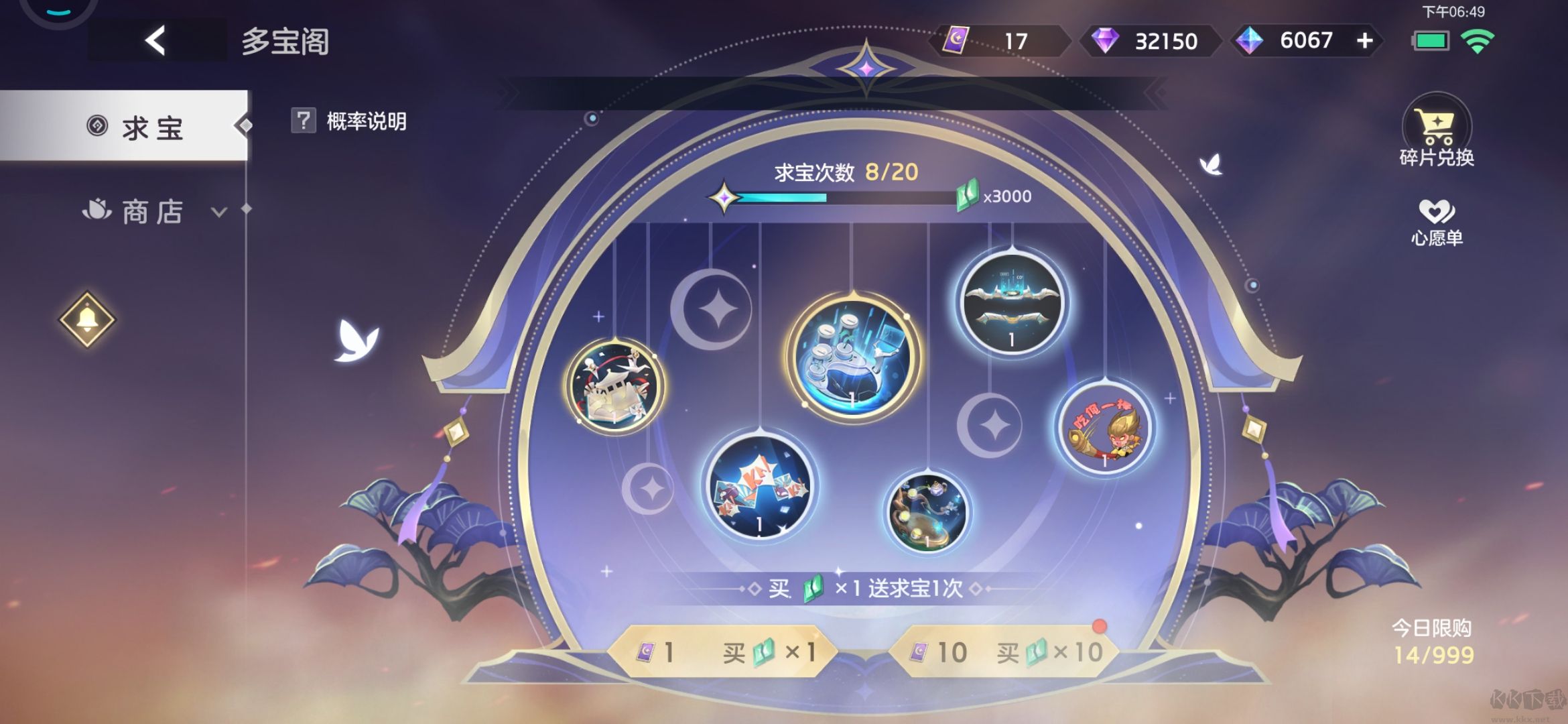The width and height of the screenshot is (1568, 724).
Task: Tap the plus to buy more crystals
Action: (1364, 42)
